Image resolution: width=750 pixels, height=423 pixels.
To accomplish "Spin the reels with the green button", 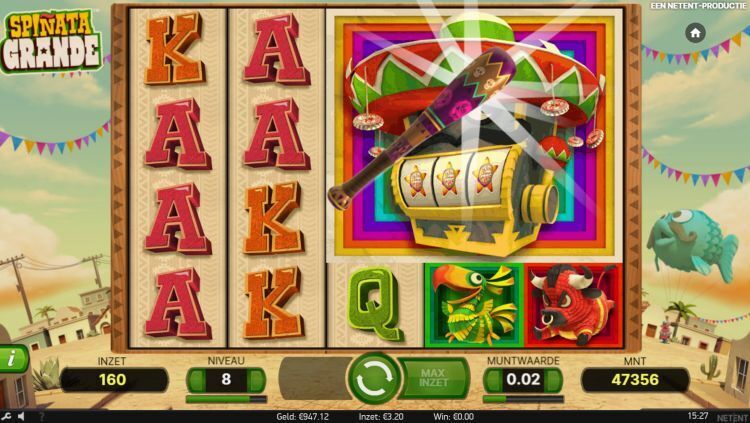I will [x=373, y=378].
